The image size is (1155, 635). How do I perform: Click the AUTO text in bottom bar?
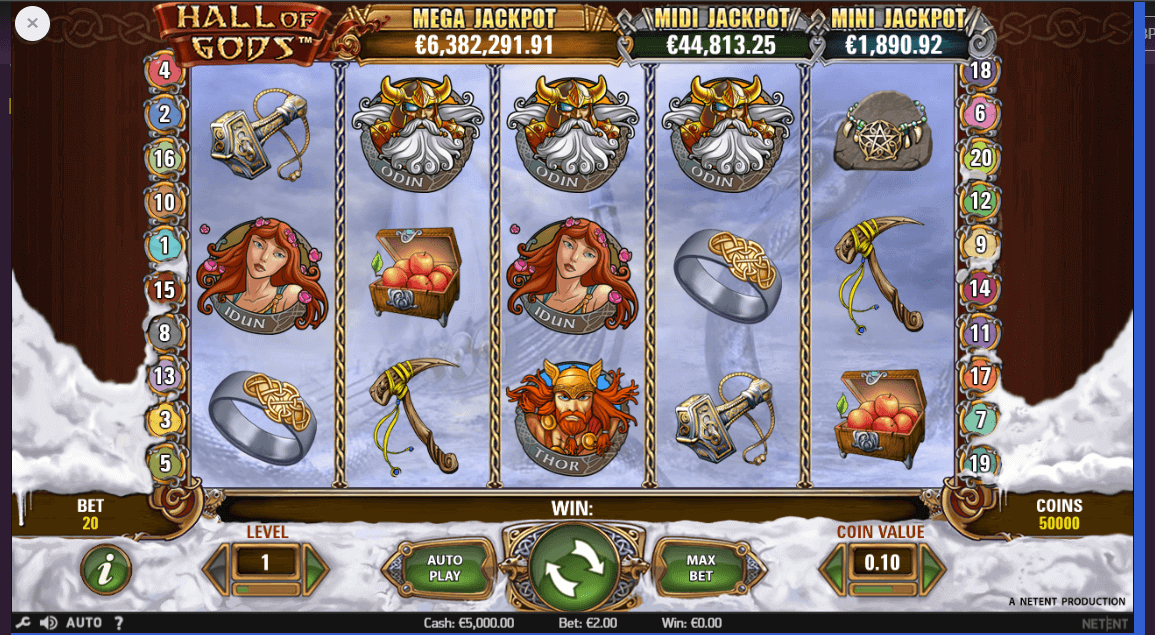point(84,623)
